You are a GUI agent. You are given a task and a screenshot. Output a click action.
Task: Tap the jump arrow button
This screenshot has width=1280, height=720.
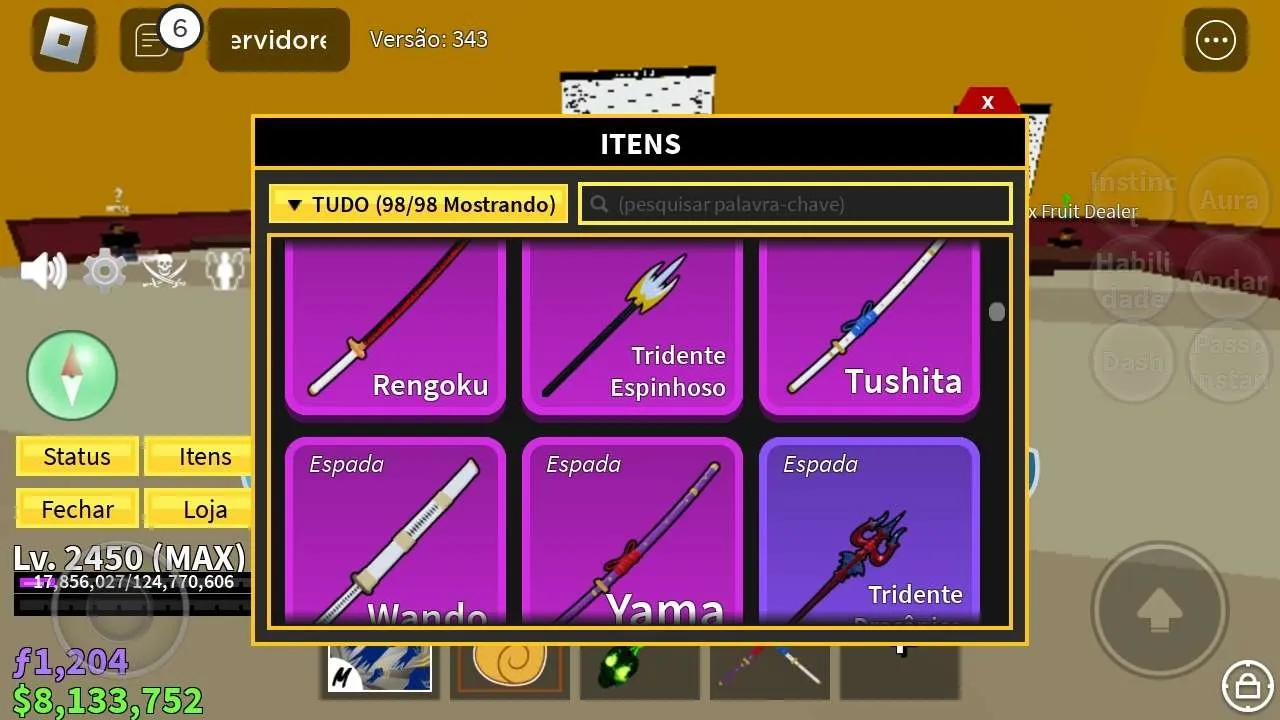pyautogui.click(x=1160, y=609)
